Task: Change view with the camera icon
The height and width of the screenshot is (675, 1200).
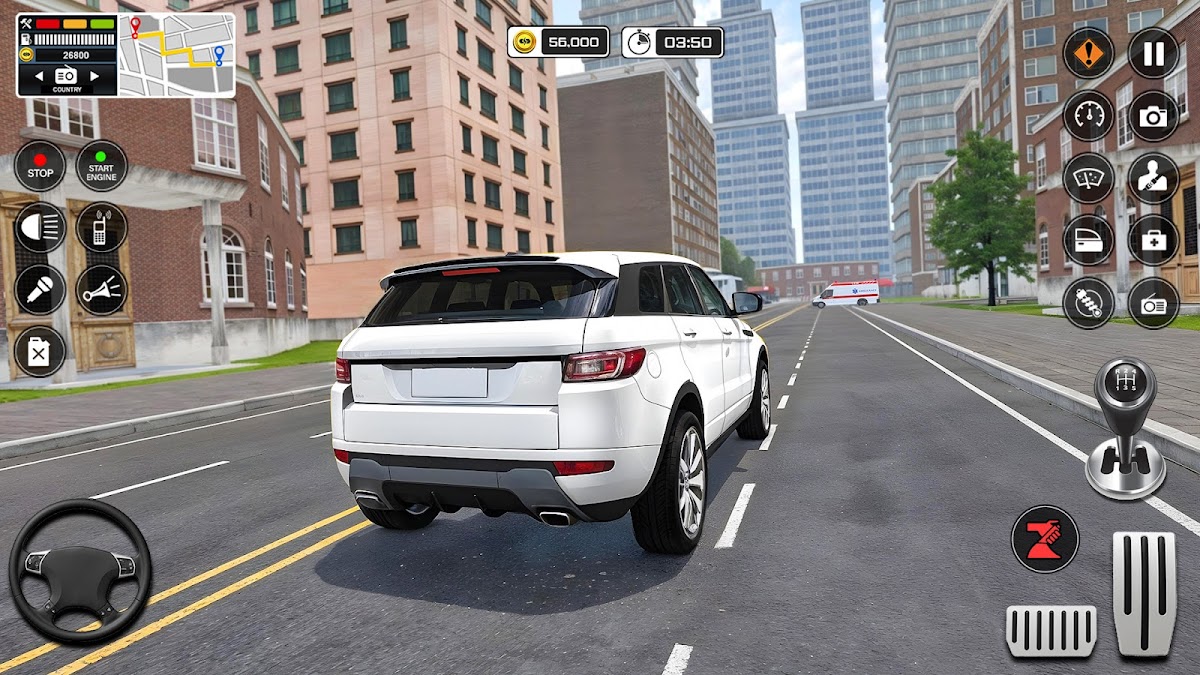Action: click(x=1153, y=116)
